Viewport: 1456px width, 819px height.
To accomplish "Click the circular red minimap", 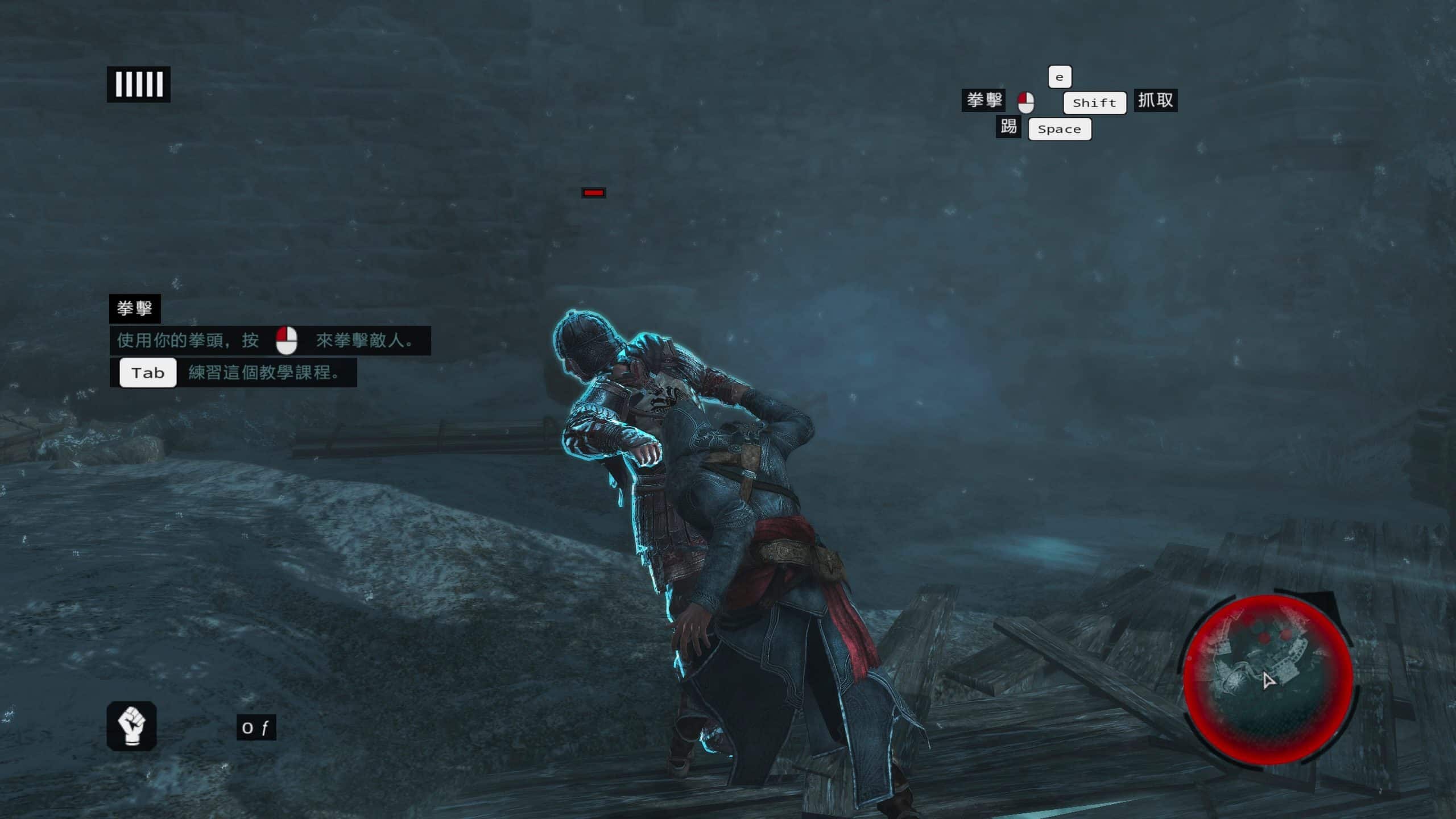I will pos(1268,680).
